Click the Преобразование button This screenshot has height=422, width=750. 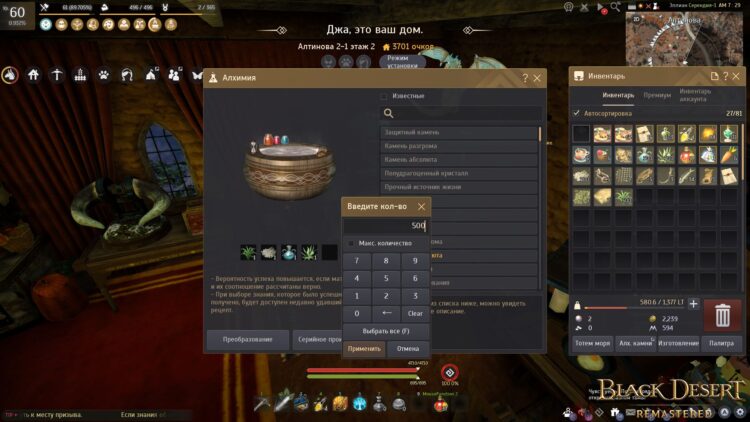point(247,340)
